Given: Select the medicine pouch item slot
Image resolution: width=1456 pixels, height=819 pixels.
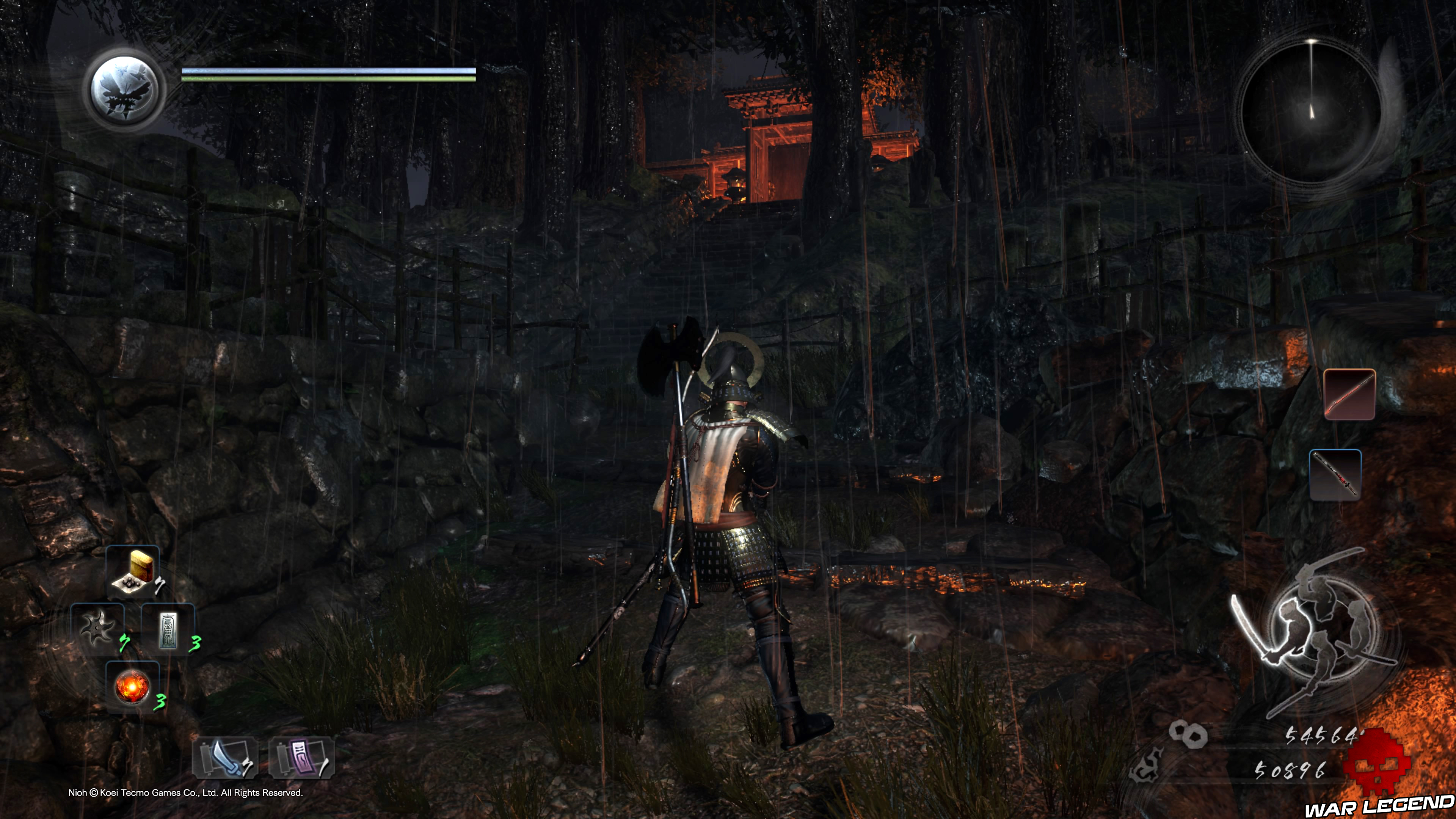Looking at the screenshot, I should (133, 571).
